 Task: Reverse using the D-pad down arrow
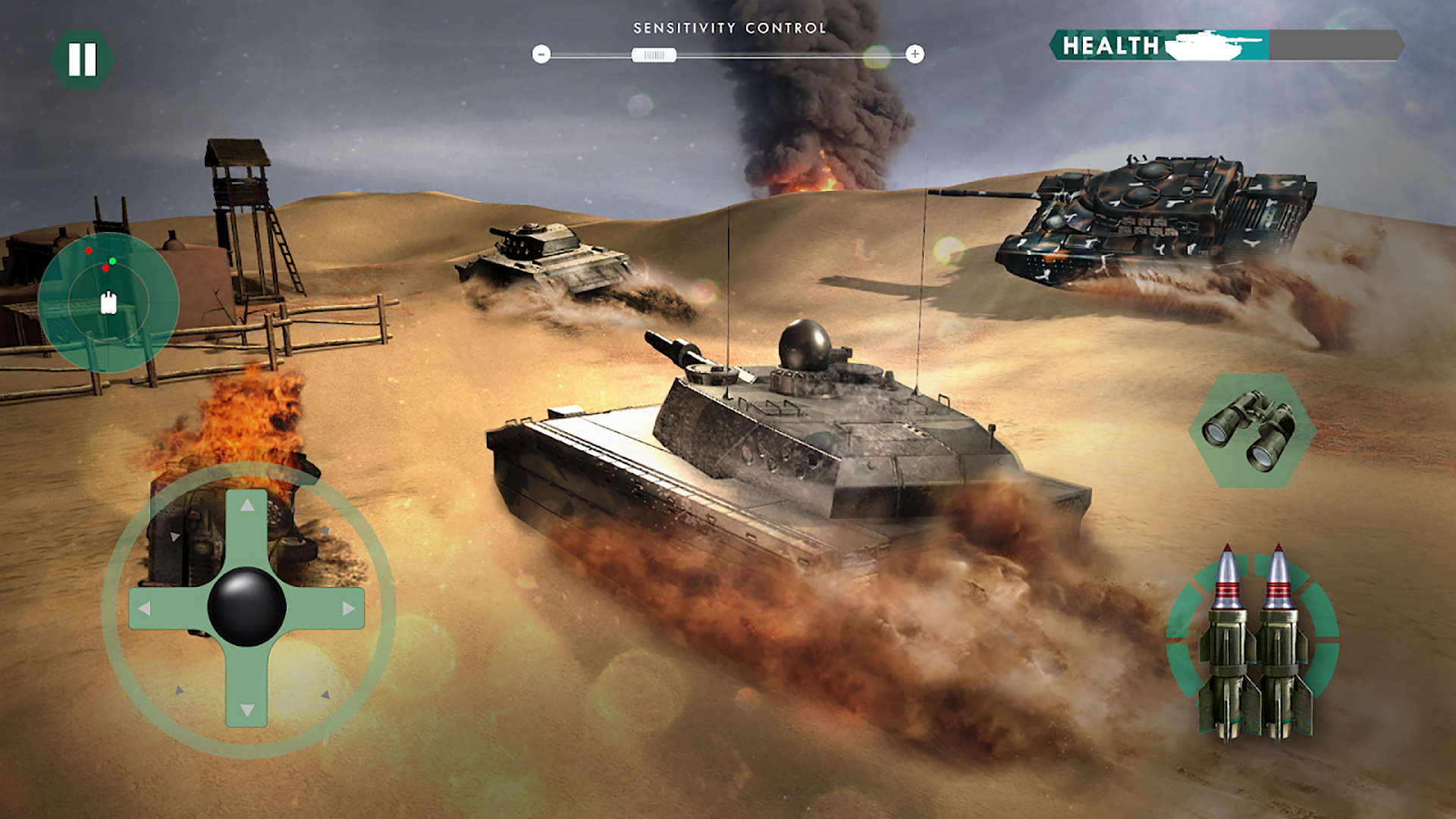point(247,710)
